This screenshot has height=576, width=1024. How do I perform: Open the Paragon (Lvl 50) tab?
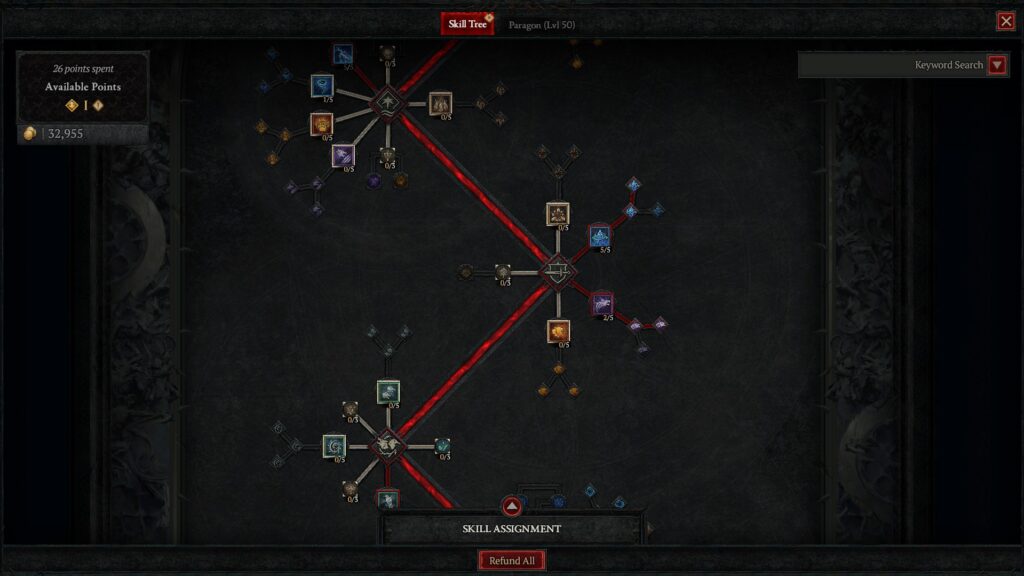(x=541, y=24)
